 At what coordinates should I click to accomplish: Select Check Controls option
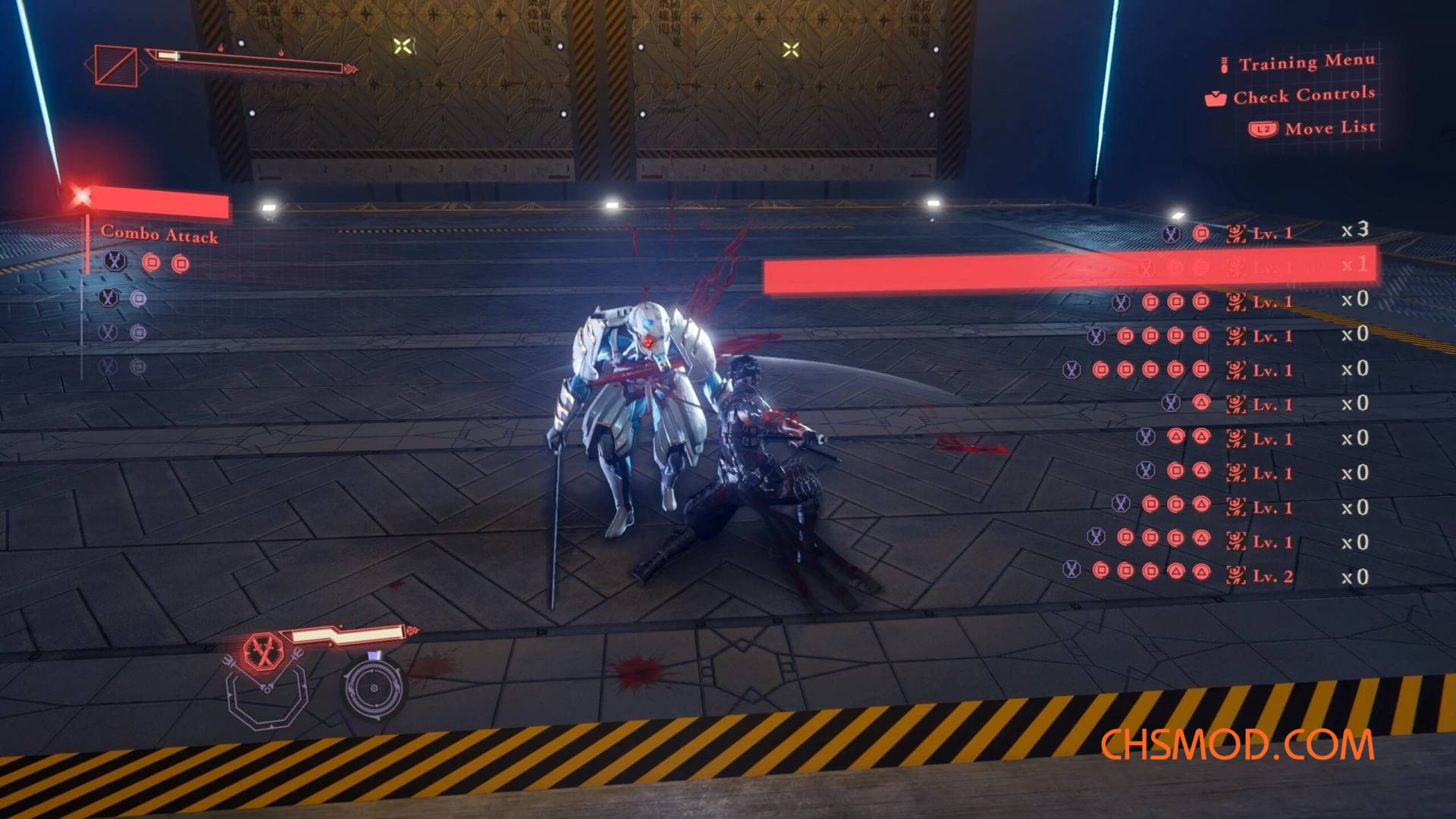pyautogui.click(x=1303, y=96)
